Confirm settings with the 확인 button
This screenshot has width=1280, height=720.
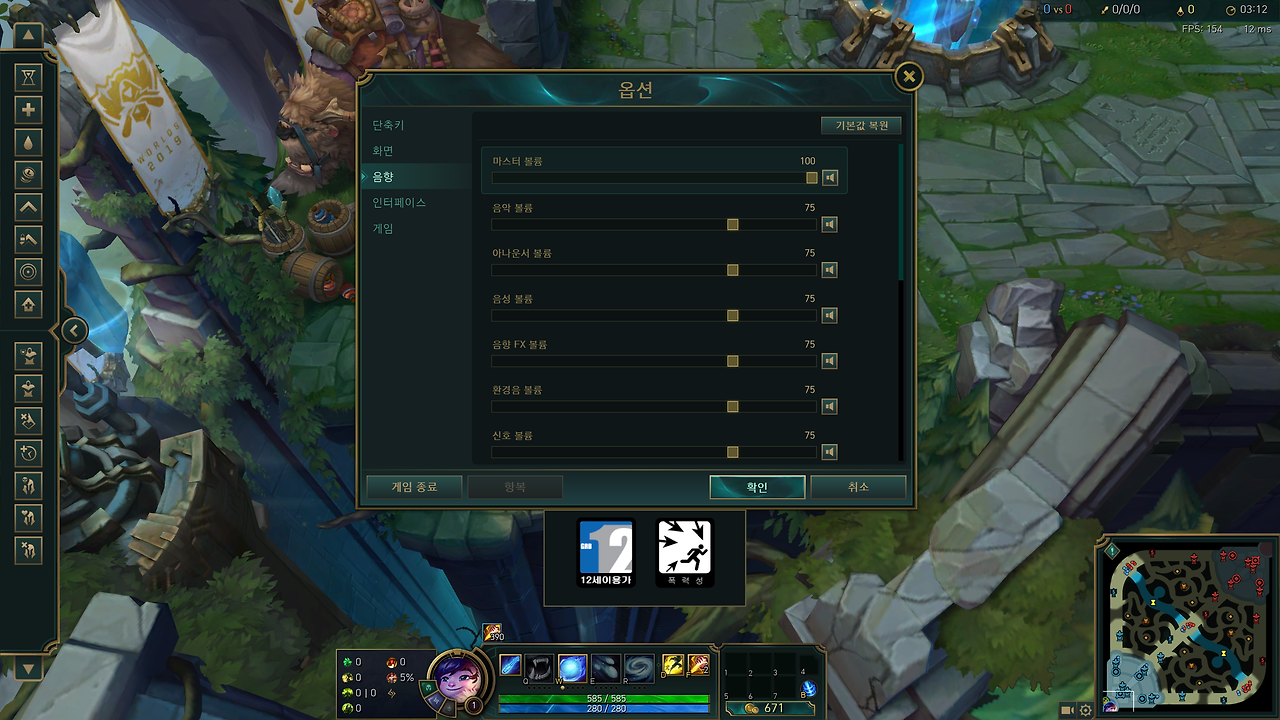pyautogui.click(x=757, y=487)
